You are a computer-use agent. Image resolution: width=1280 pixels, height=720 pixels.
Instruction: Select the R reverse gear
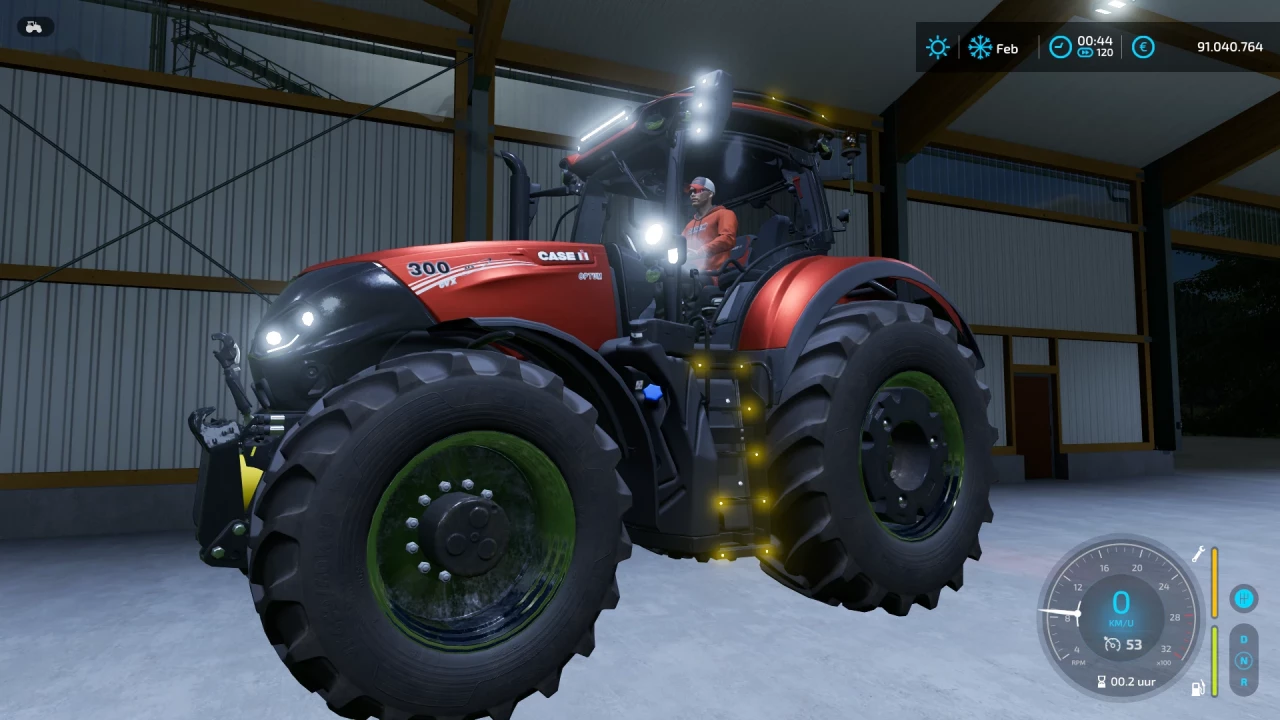(x=1244, y=682)
